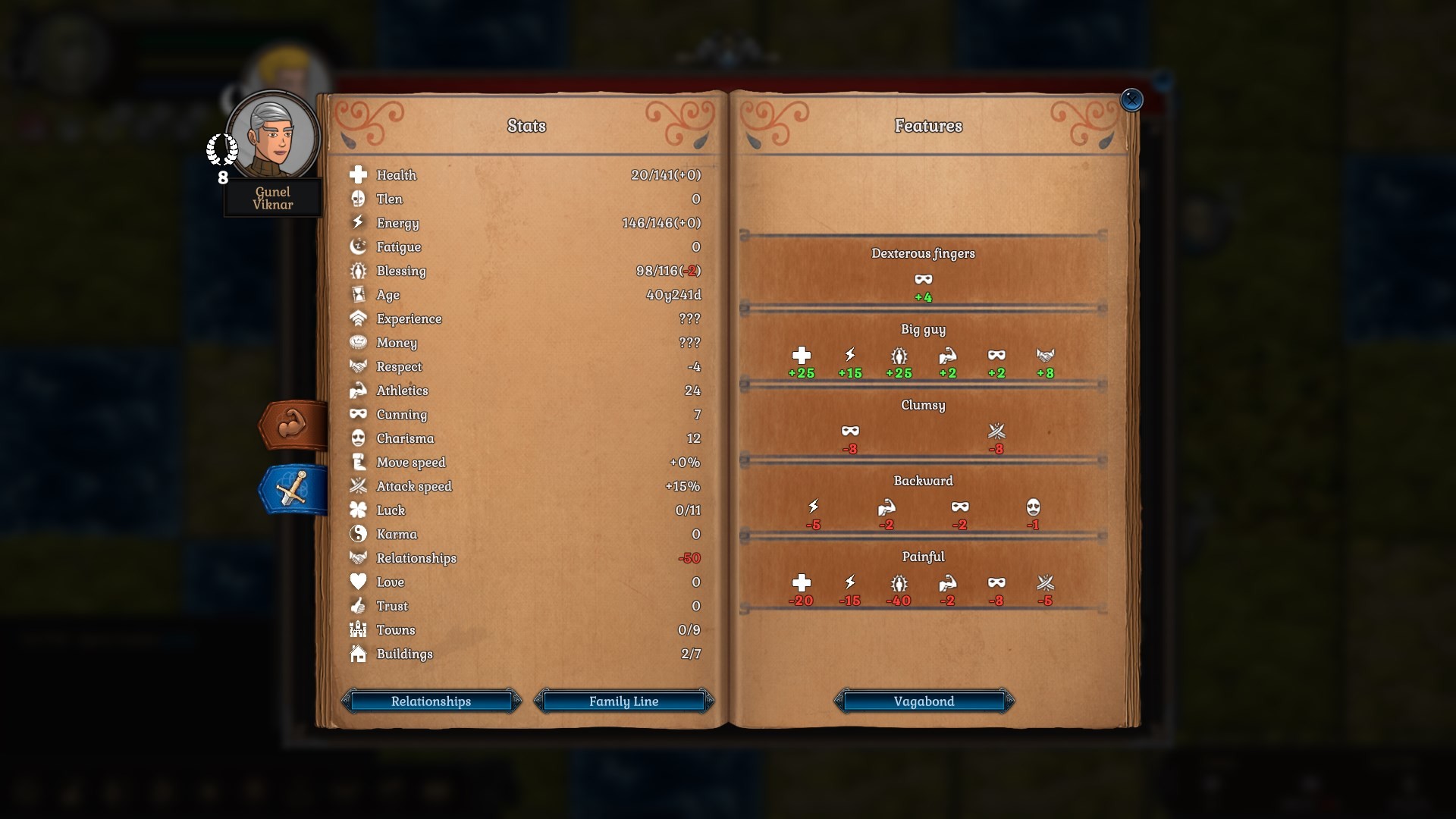Click the Health cross icon in Stats
Screen dimensions: 1456x819
pos(358,174)
